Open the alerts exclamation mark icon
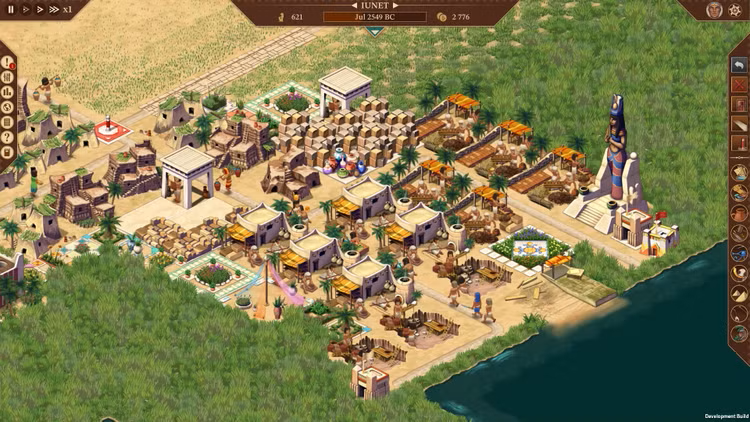Image resolution: width=750 pixels, height=422 pixels. click(x=8, y=63)
